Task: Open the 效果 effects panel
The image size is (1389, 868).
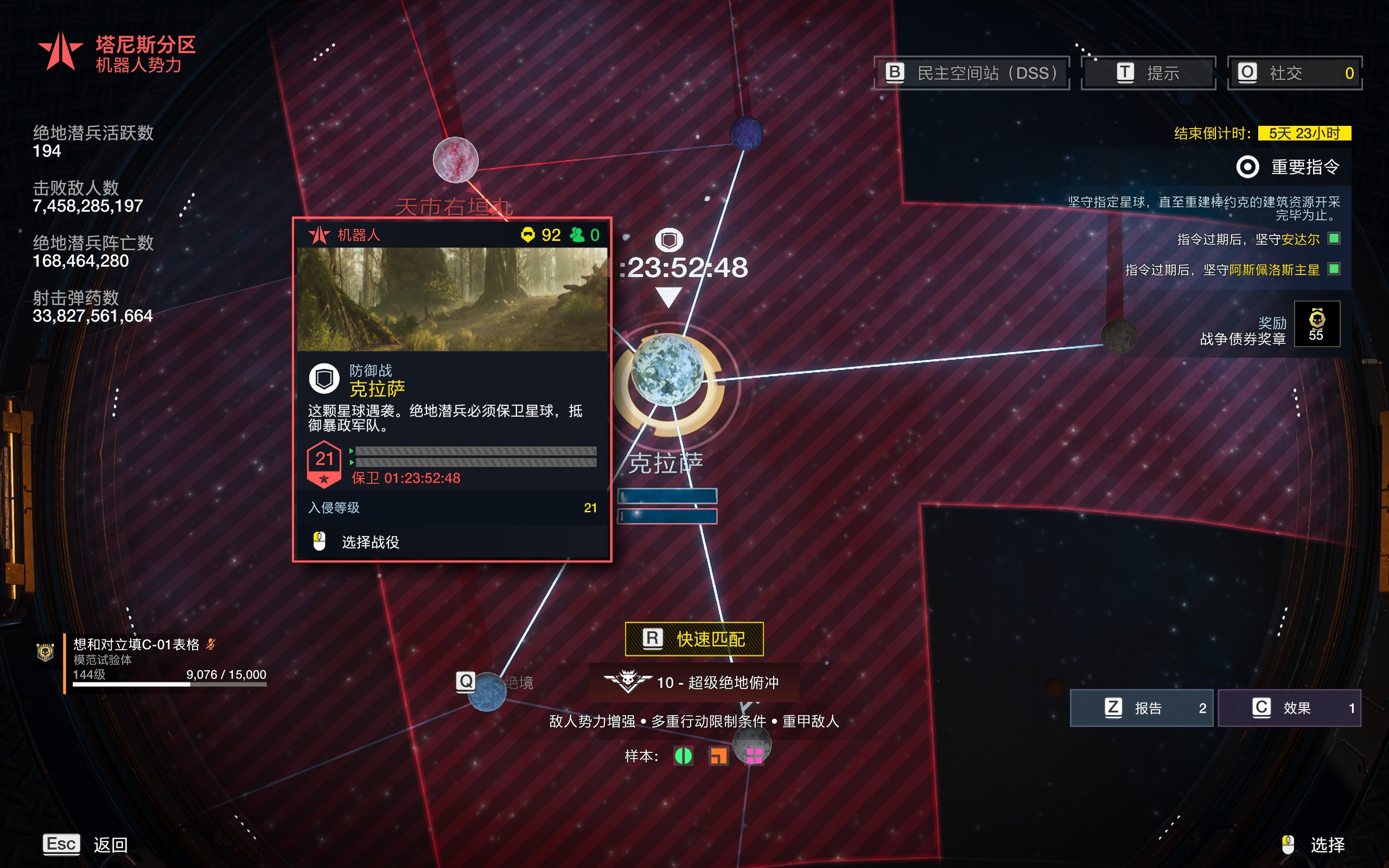Action: click(1289, 708)
